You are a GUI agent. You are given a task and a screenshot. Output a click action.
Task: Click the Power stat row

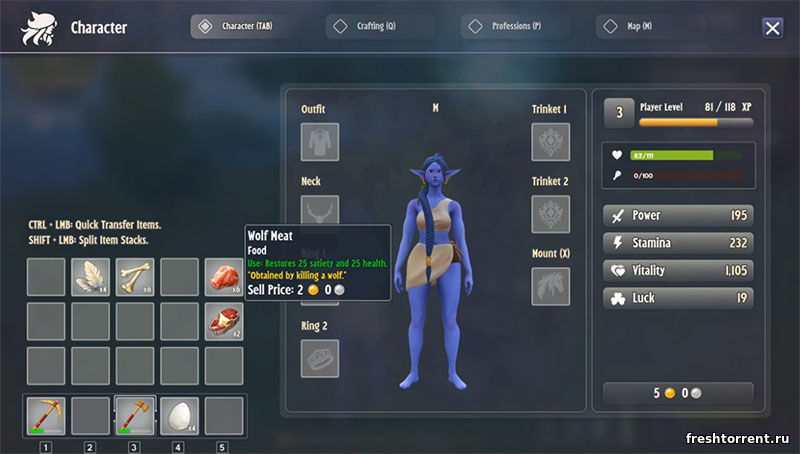[678, 215]
